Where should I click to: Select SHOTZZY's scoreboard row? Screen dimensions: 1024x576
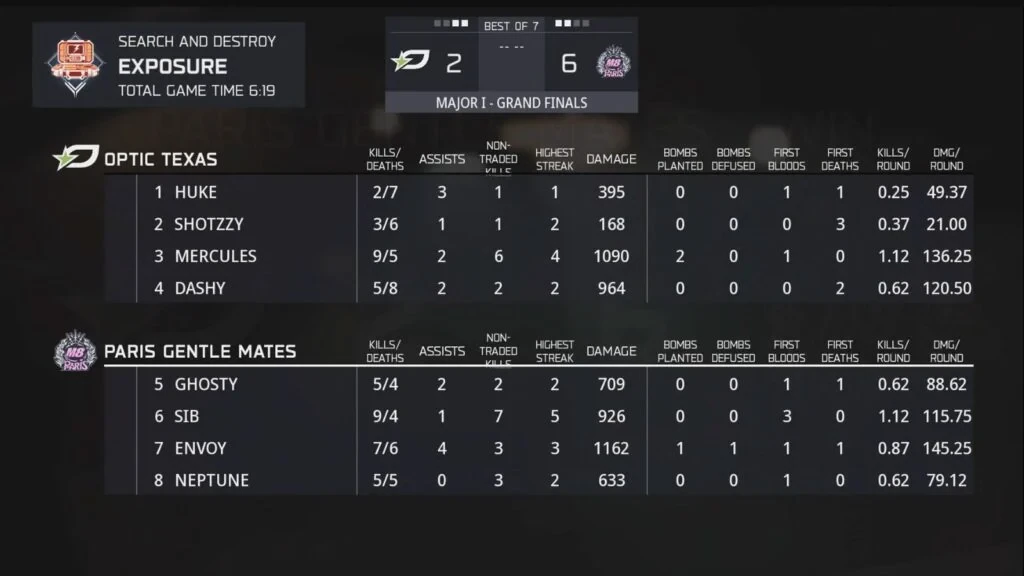point(208,224)
